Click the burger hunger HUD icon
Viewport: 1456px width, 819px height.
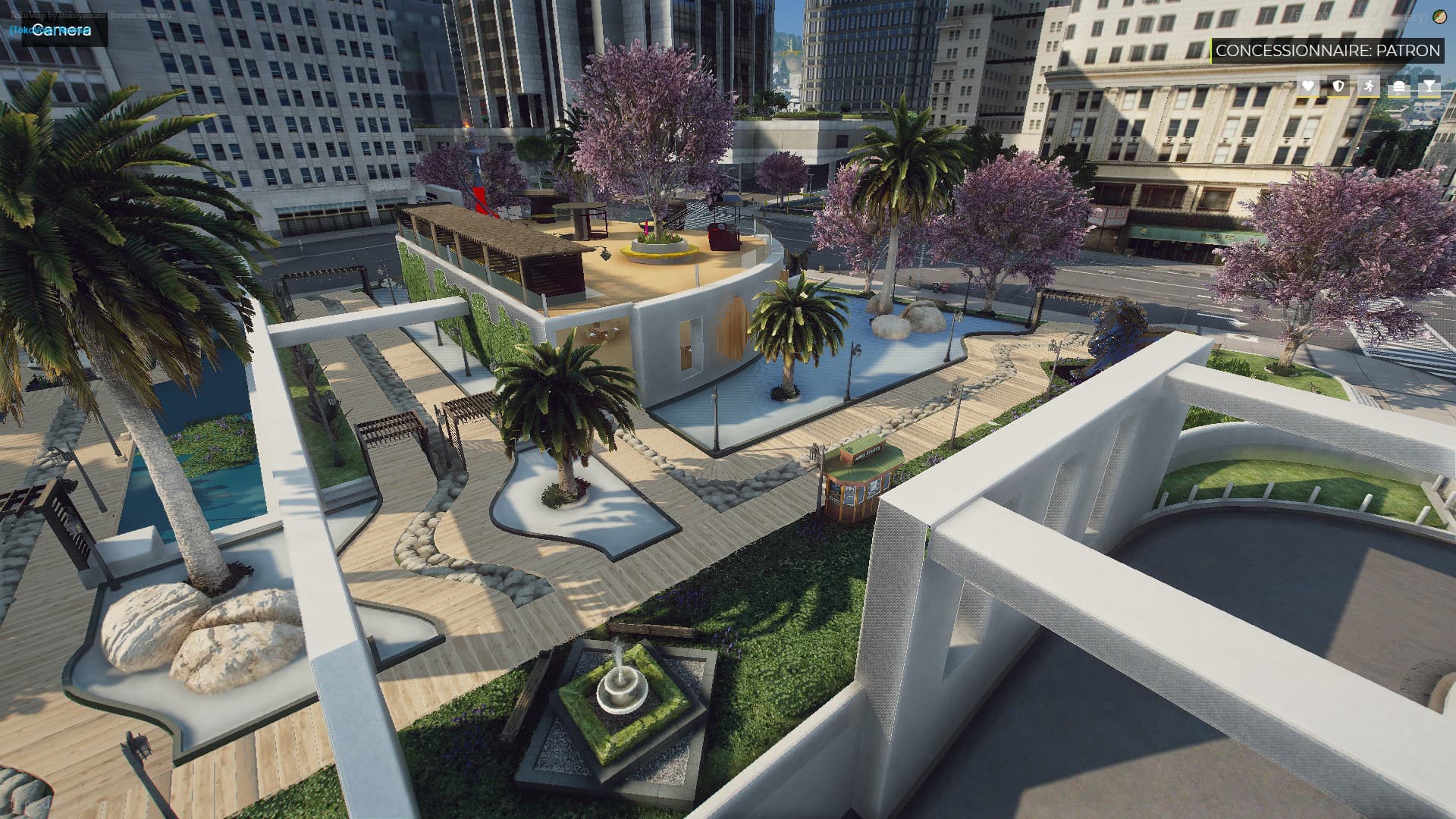point(1399,86)
